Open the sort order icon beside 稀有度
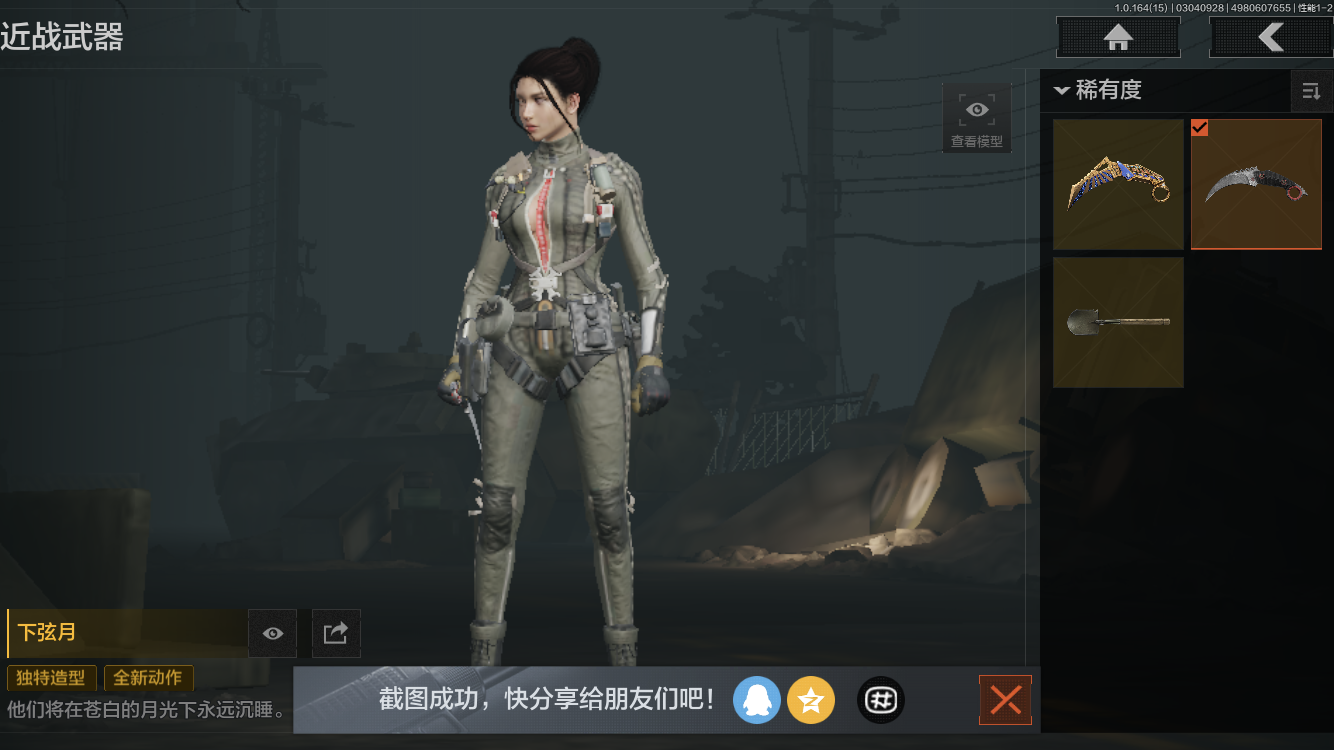This screenshot has height=750, width=1334. pyautogui.click(x=1311, y=91)
